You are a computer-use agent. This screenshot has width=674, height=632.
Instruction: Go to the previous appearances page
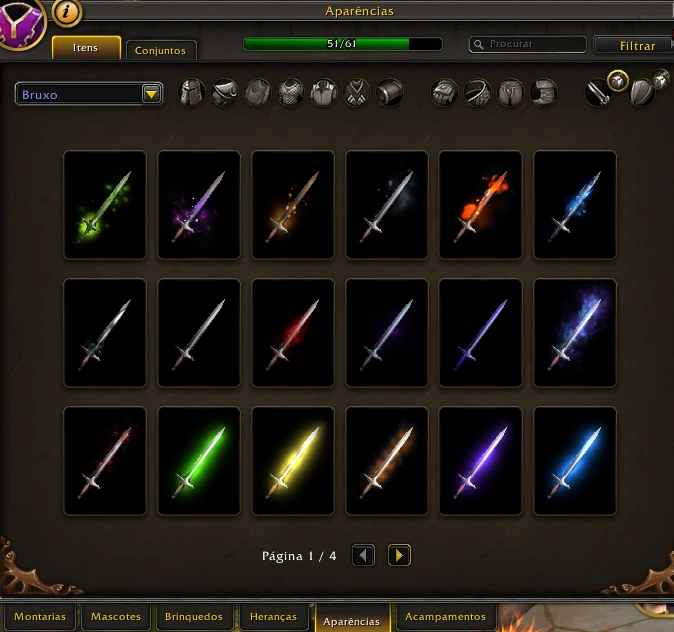coord(364,555)
